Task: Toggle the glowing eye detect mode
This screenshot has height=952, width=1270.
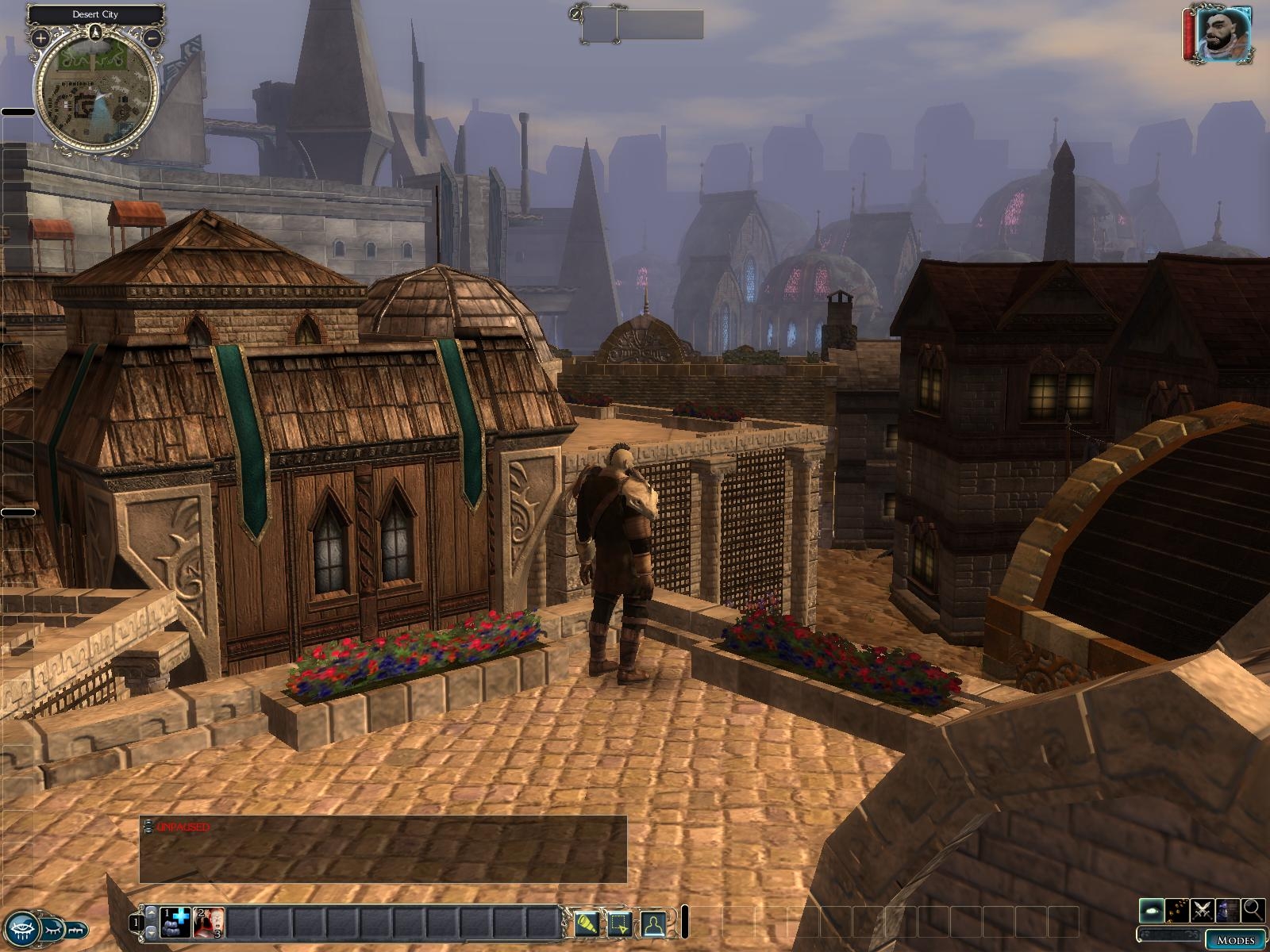Action: point(1152,909)
